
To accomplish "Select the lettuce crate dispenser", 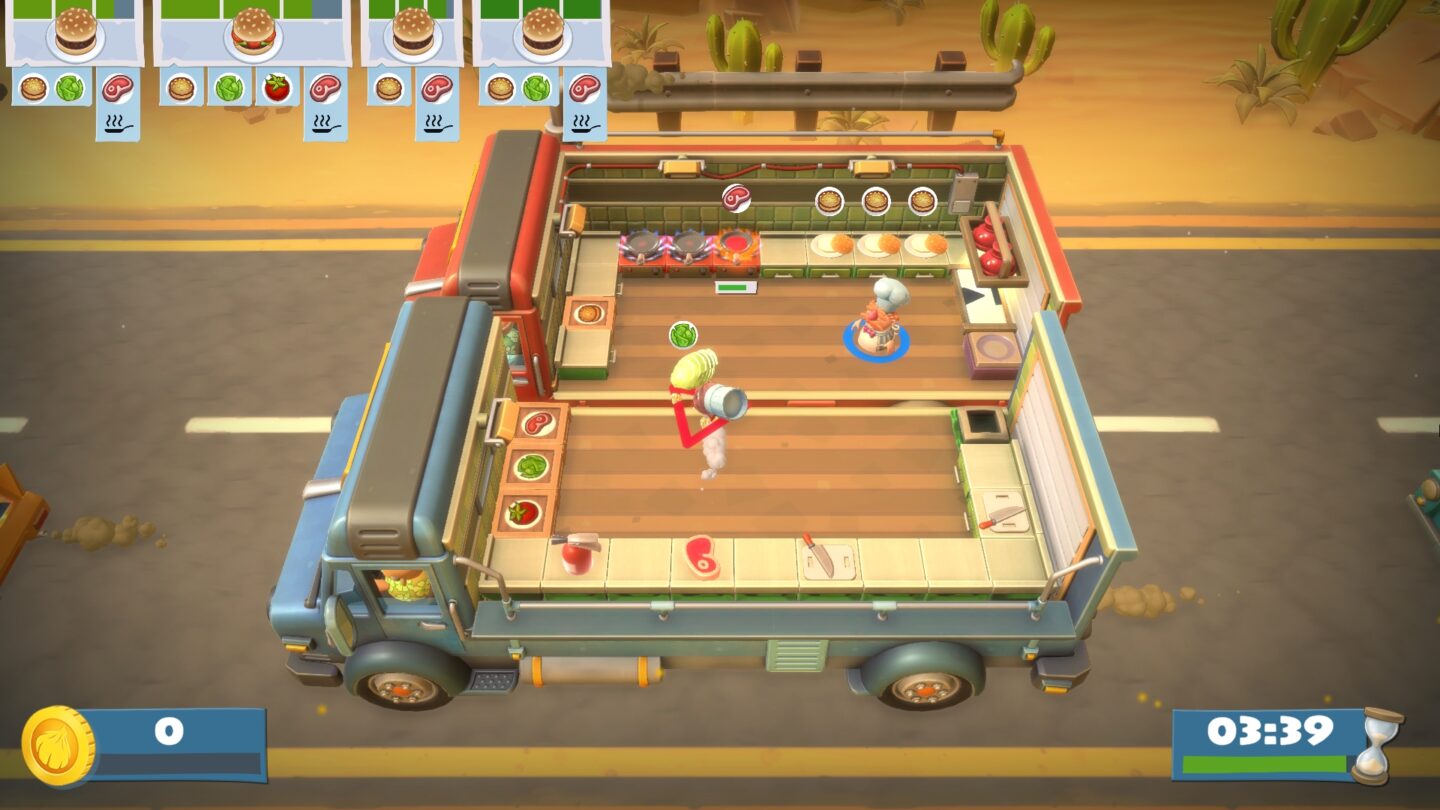I will [x=533, y=468].
